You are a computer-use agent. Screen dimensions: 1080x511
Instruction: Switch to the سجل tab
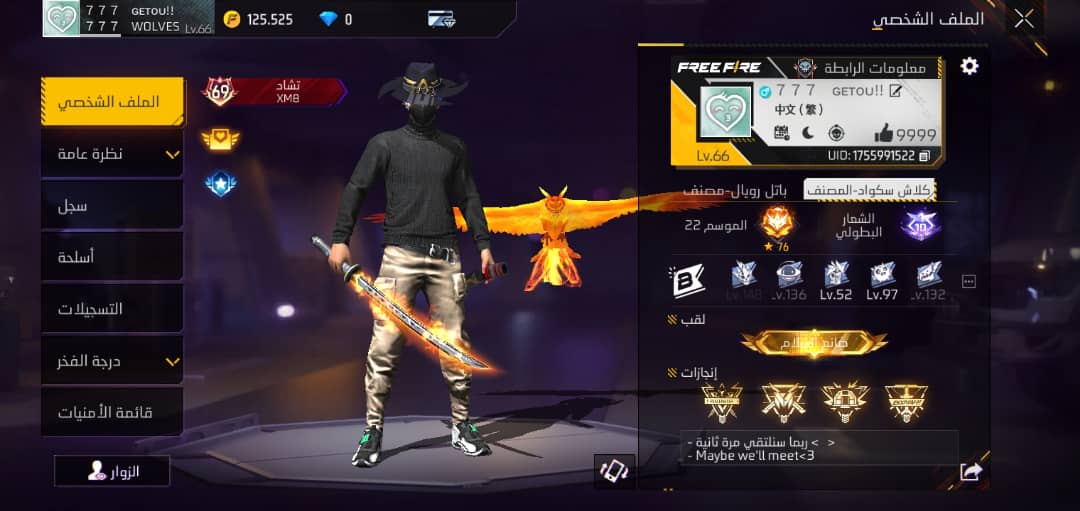(x=112, y=205)
